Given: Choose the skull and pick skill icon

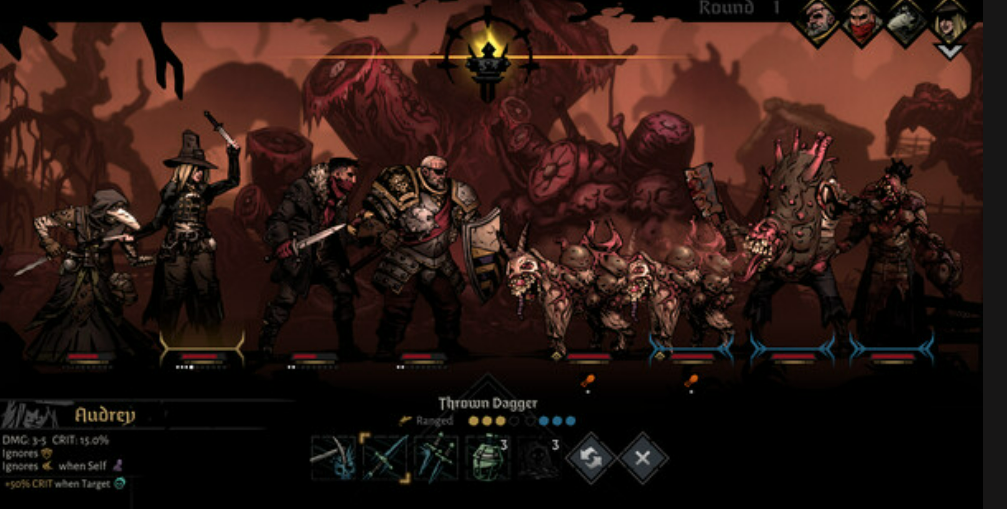Looking at the screenshot, I should tap(333, 458).
